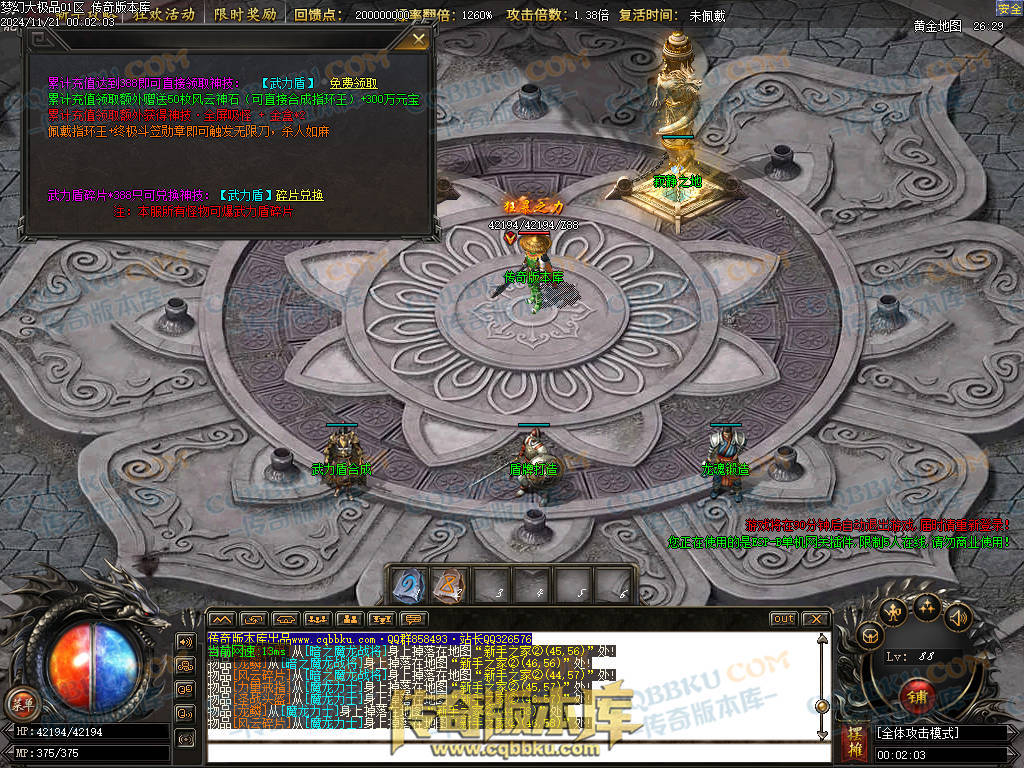Click the 碎片兑换 fragment exchange link
Viewport: 1024px width, 768px height.
point(299,195)
